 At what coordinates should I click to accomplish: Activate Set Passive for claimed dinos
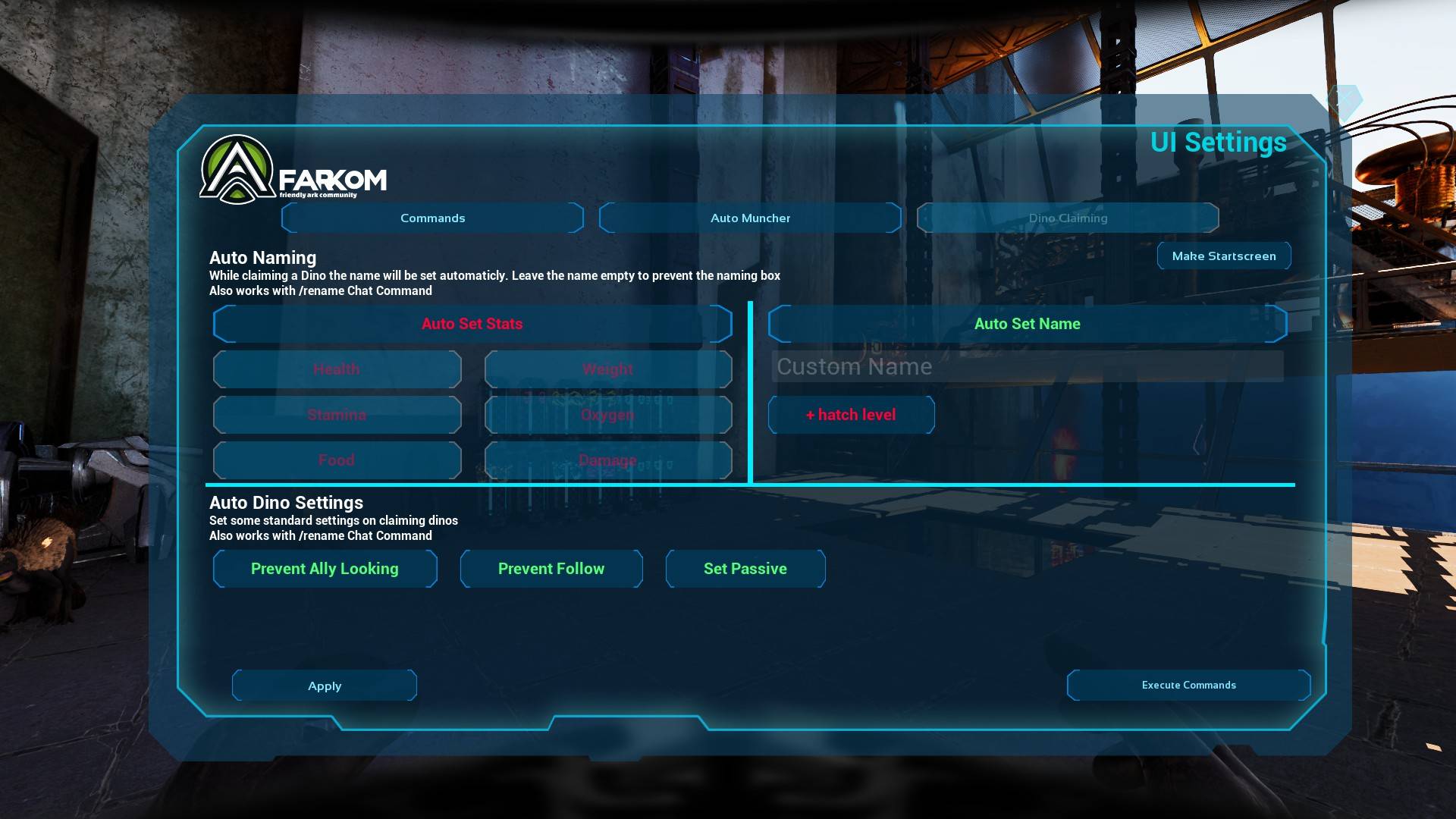click(x=745, y=569)
